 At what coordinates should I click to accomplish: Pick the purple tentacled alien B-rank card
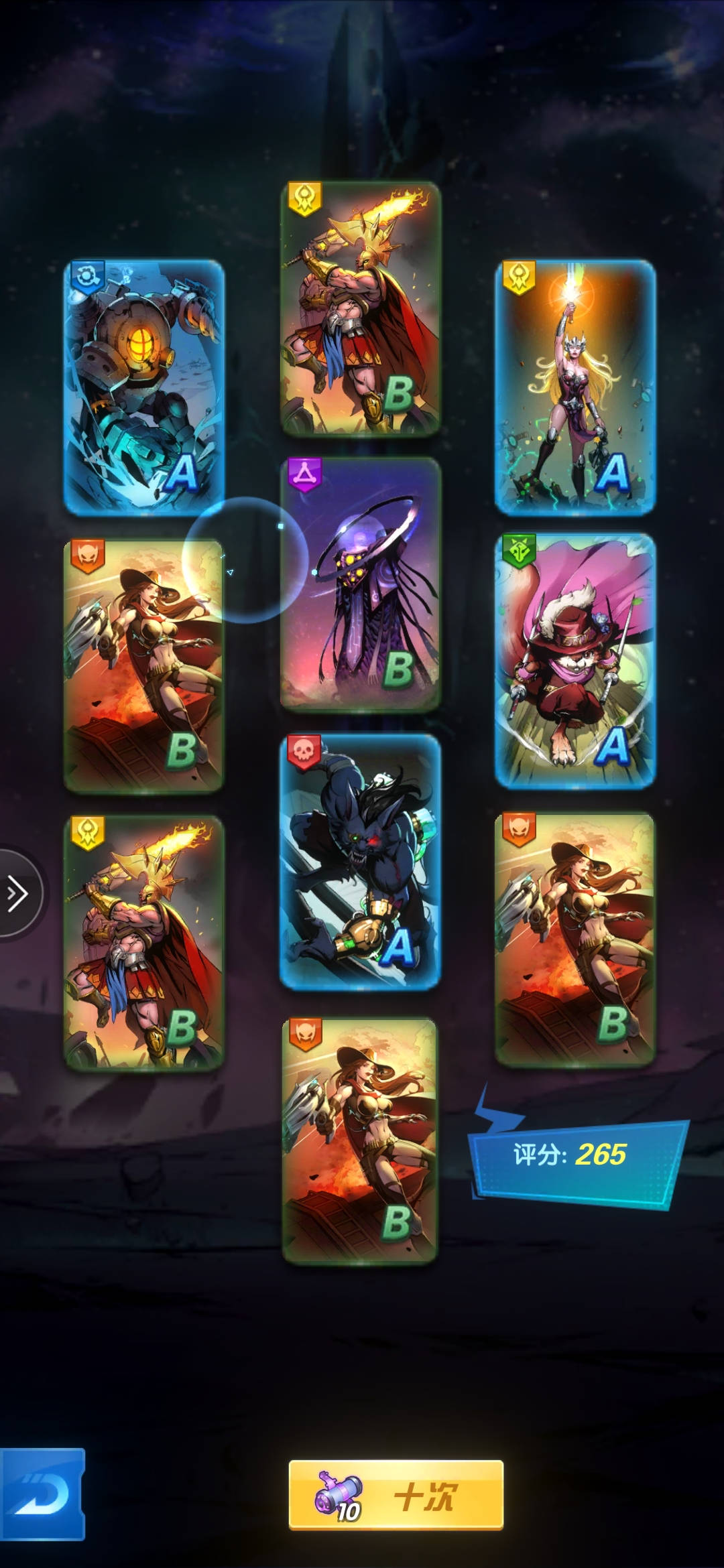(x=360, y=583)
